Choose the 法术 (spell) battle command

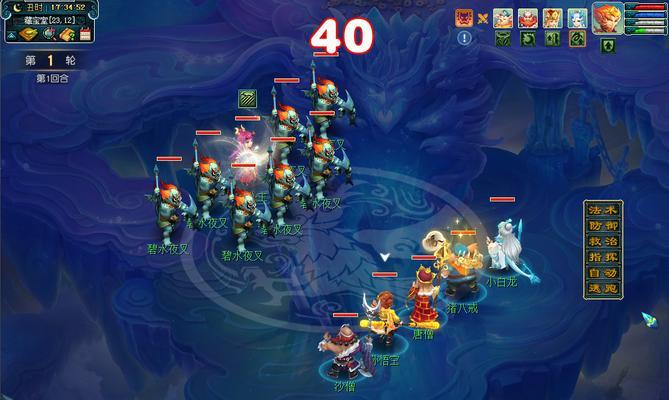point(599,211)
